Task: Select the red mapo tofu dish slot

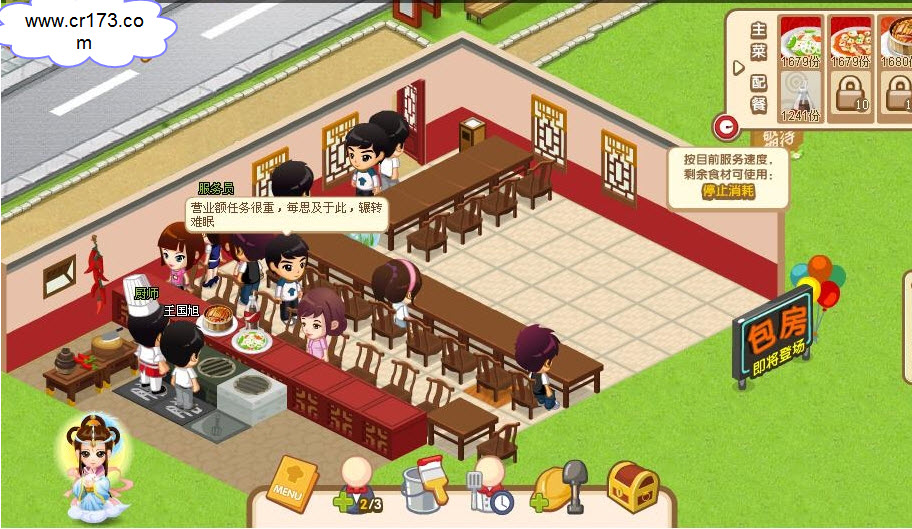Action: point(851,41)
